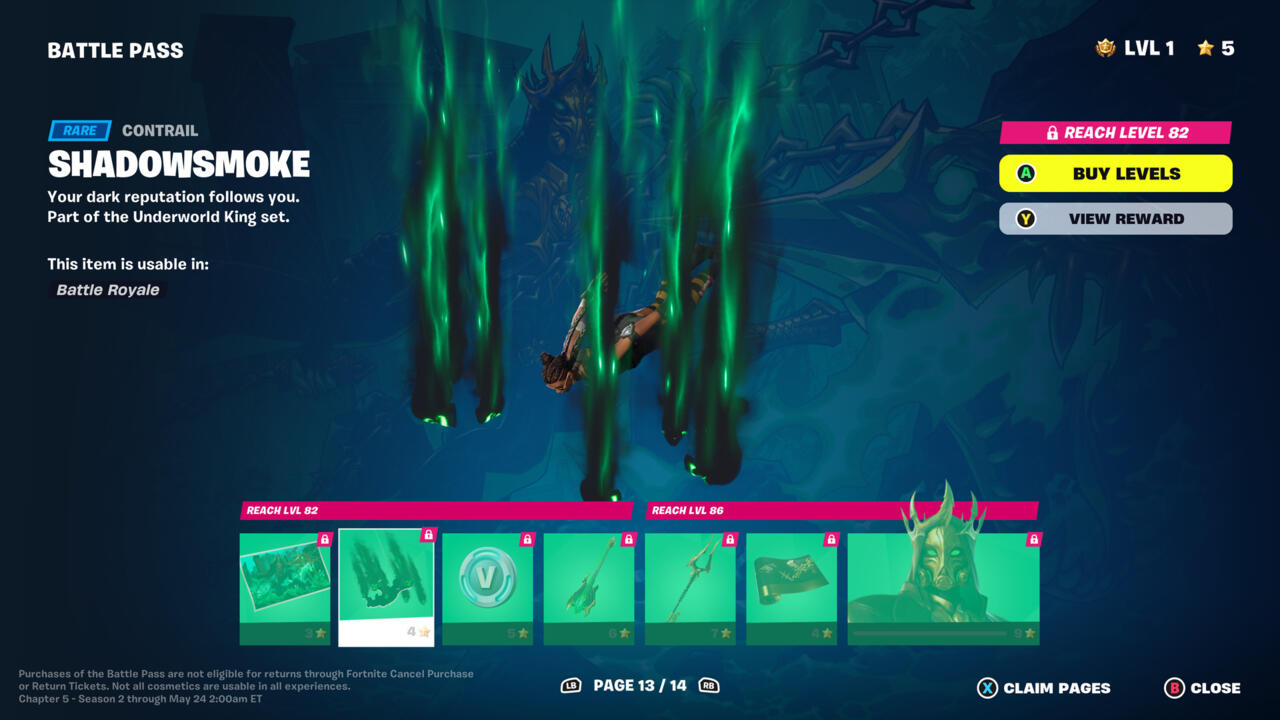Select the loading screen picture reward tile
1280x720 pixels.
tap(285, 588)
